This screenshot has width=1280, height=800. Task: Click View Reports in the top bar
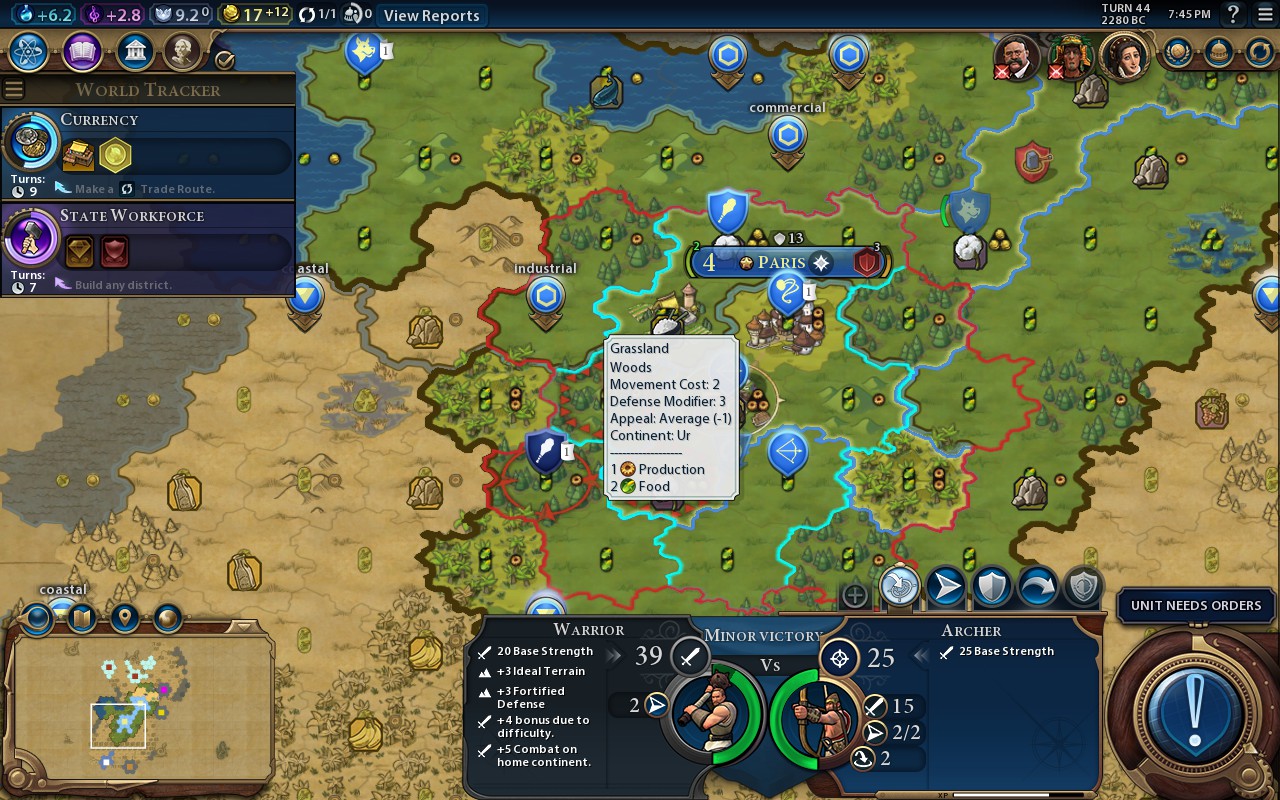[x=431, y=15]
